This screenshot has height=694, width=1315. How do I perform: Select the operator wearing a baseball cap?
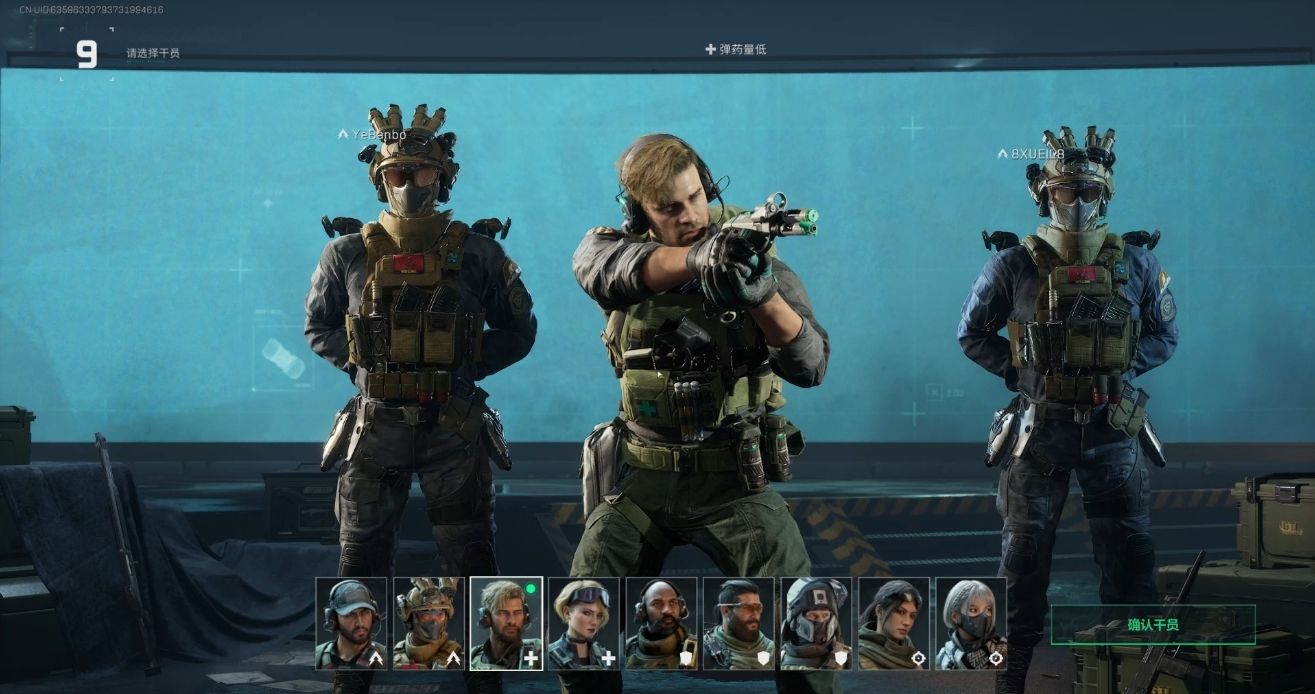click(351, 623)
